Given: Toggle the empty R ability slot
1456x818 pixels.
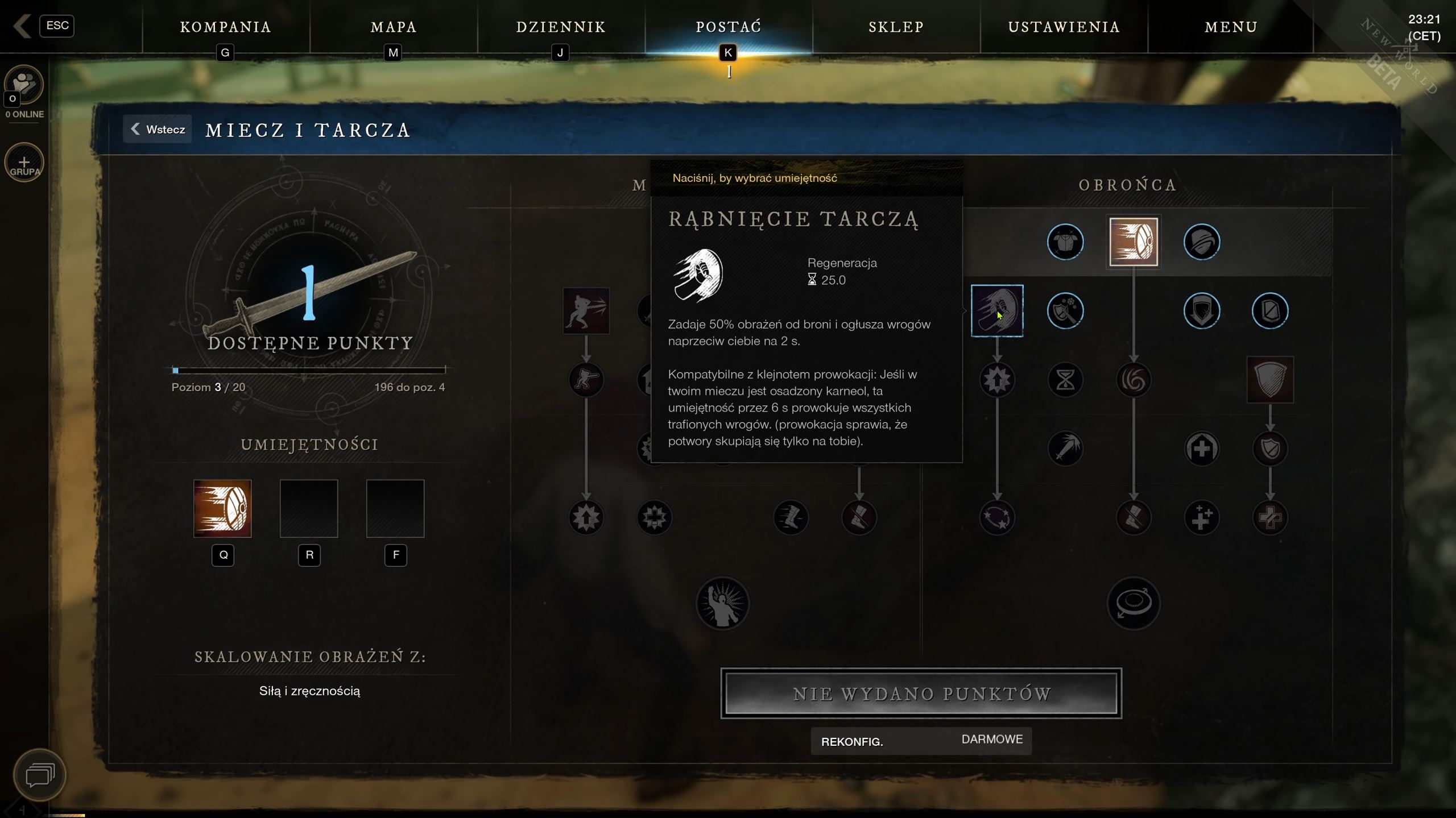Looking at the screenshot, I should coord(309,508).
